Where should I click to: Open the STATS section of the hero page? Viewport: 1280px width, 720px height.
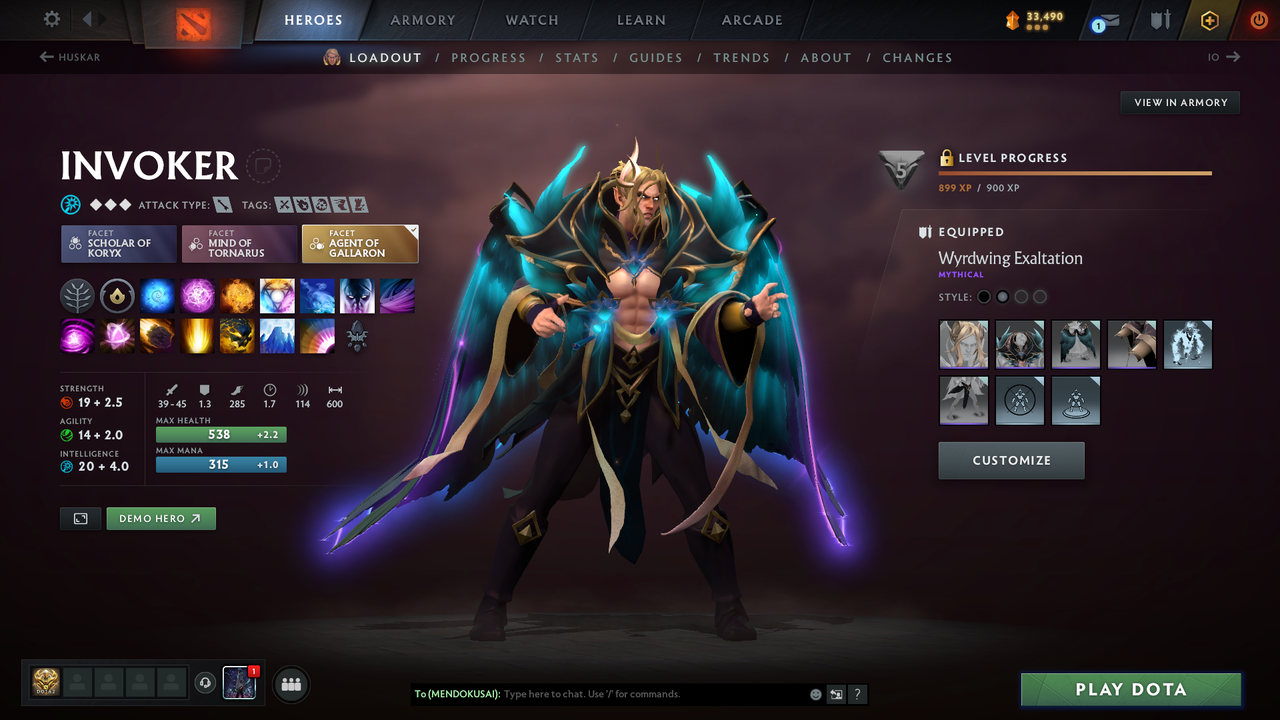(x=577, y=57)
